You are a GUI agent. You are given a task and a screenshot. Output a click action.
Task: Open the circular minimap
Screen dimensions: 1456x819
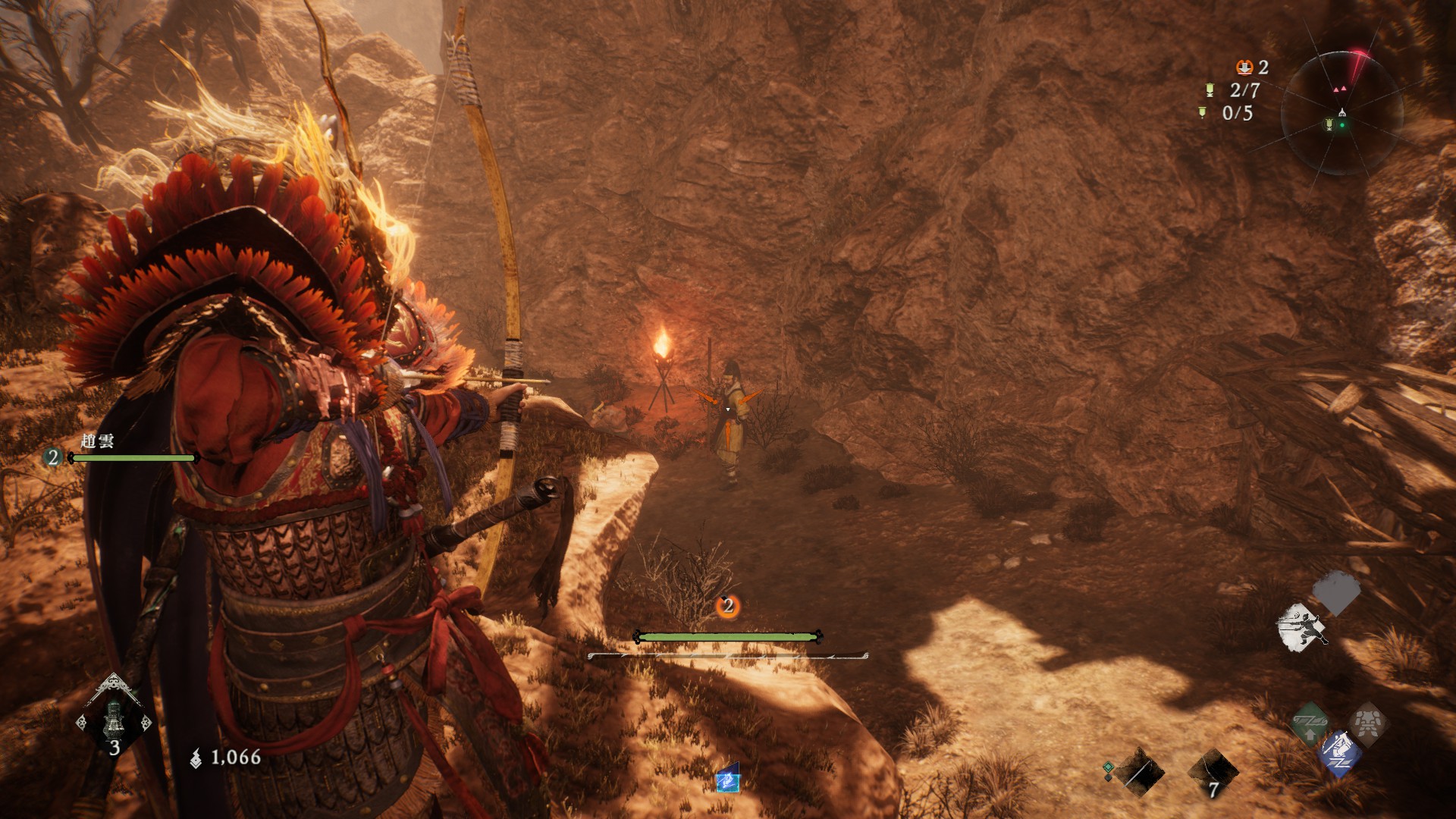(x=1341, y=112)
